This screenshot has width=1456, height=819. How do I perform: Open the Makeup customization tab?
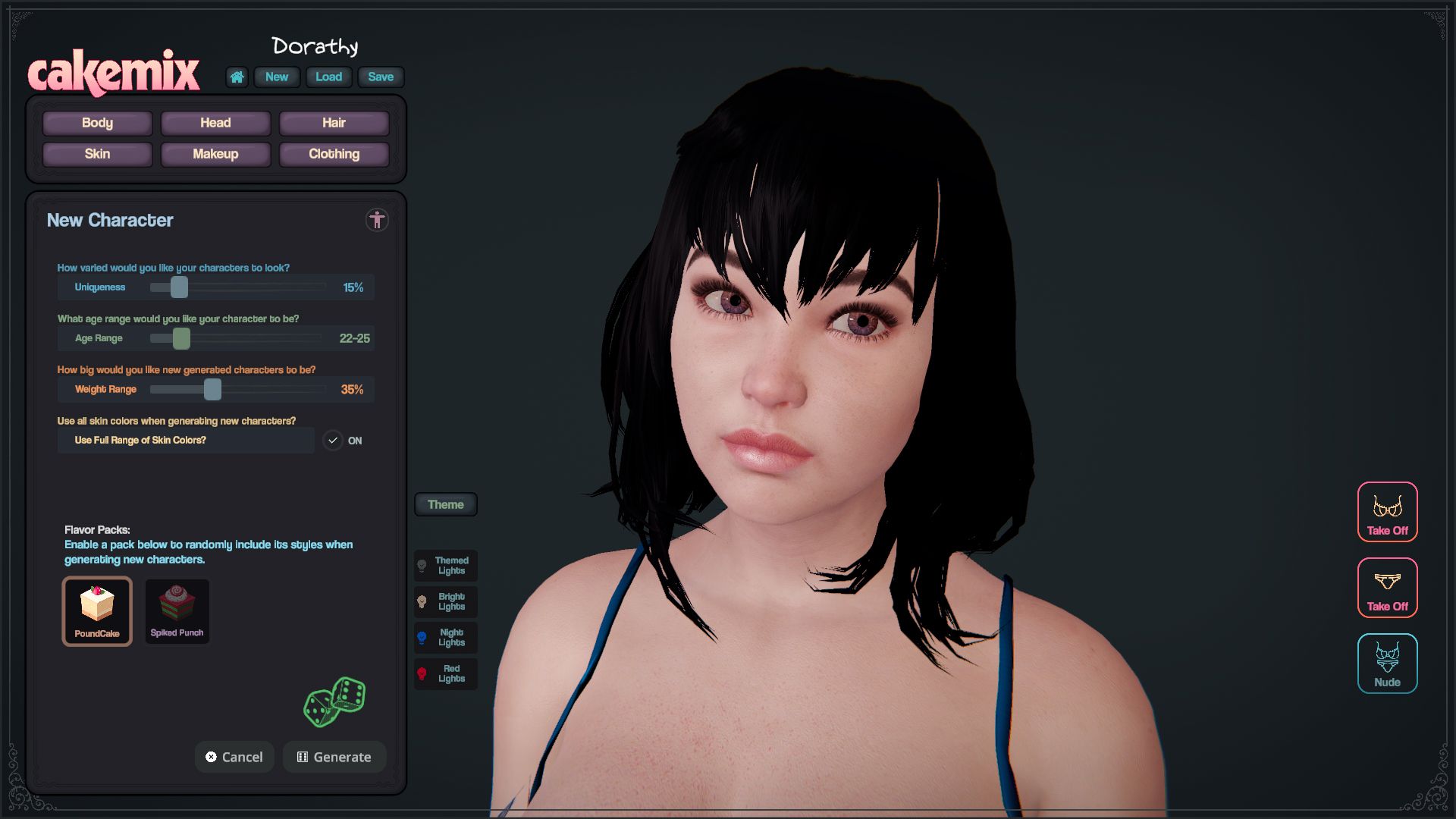[x=215, y=154]
